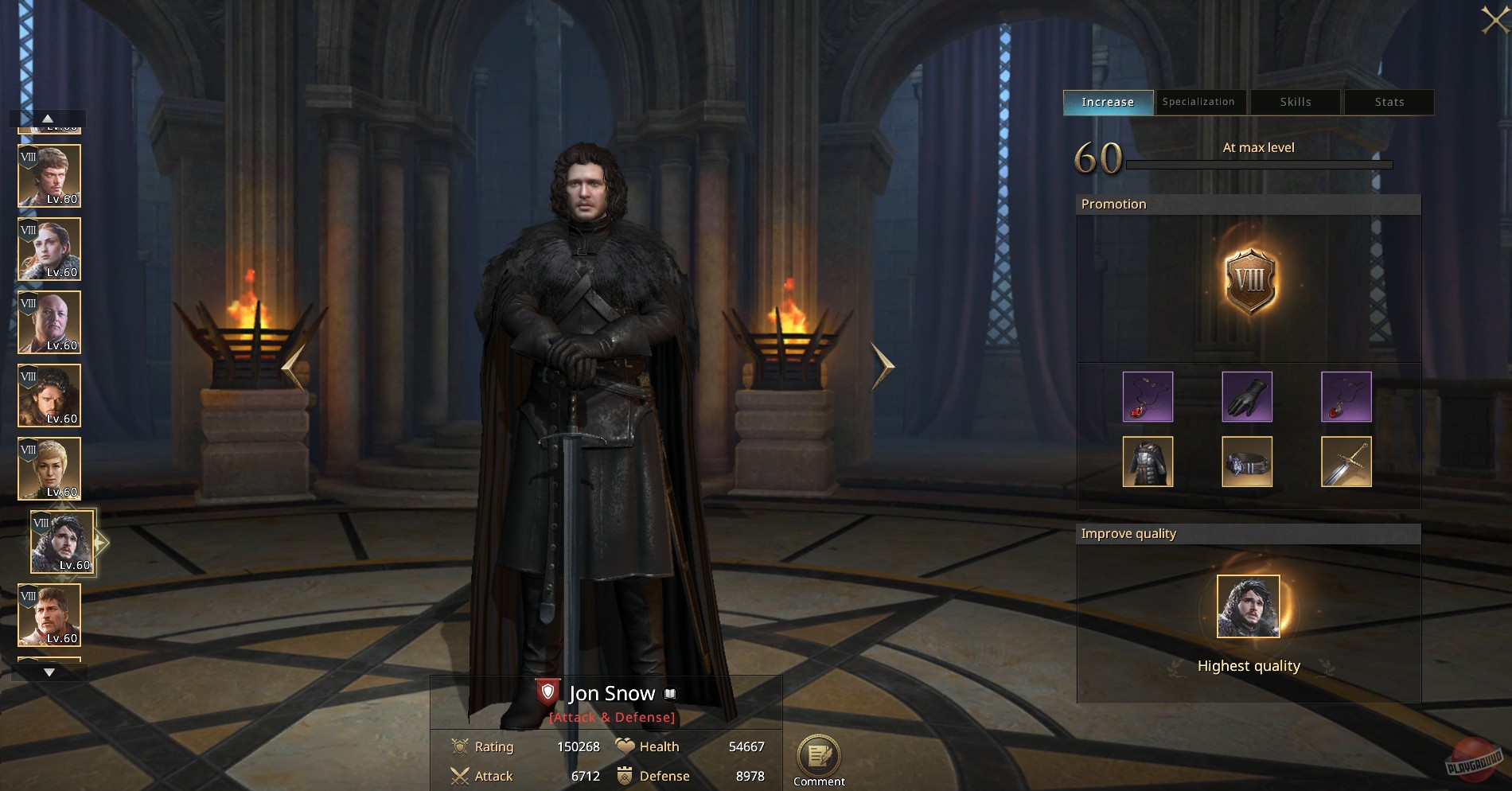This screenshot has height=791, width=1512.
Task: Open the amulet promotion item slot
Action: coord(1346,396)
